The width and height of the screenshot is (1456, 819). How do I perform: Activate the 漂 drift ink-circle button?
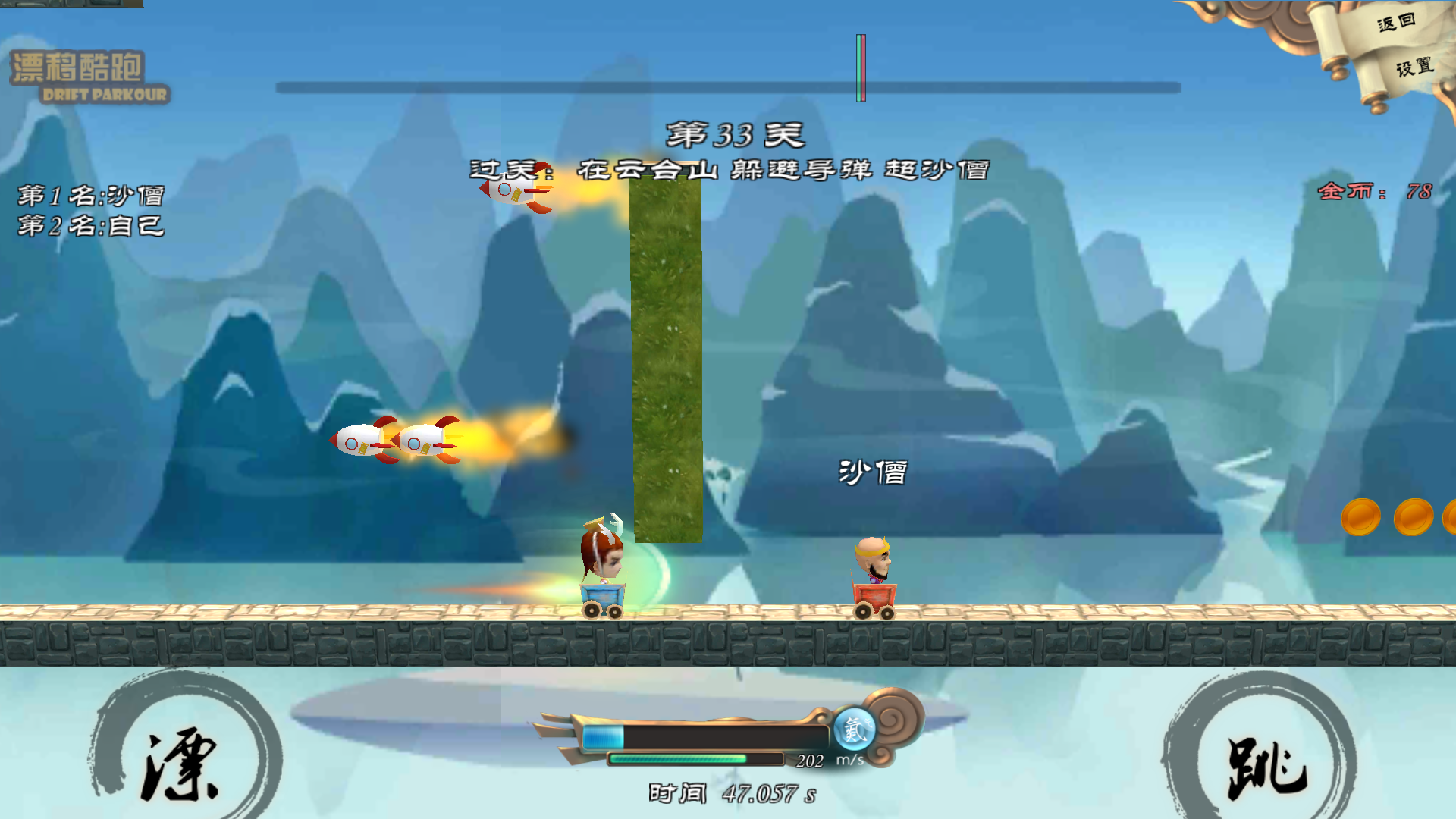[182, 762]
